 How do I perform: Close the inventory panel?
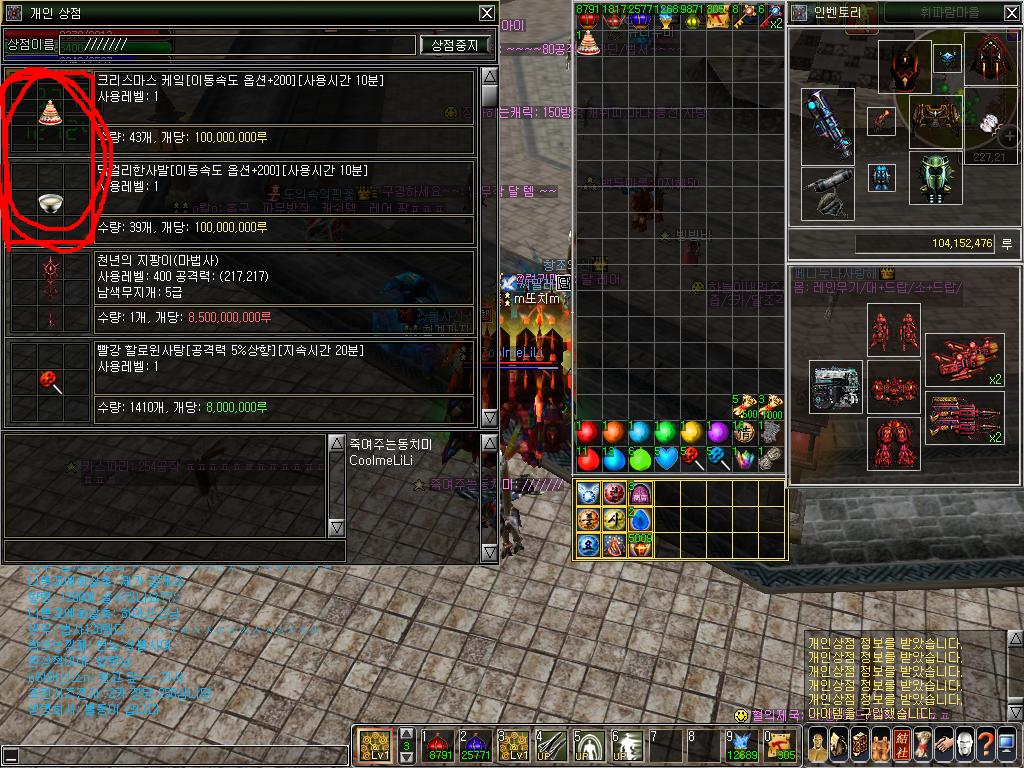pyautogui.click(x=1008, y=13)
